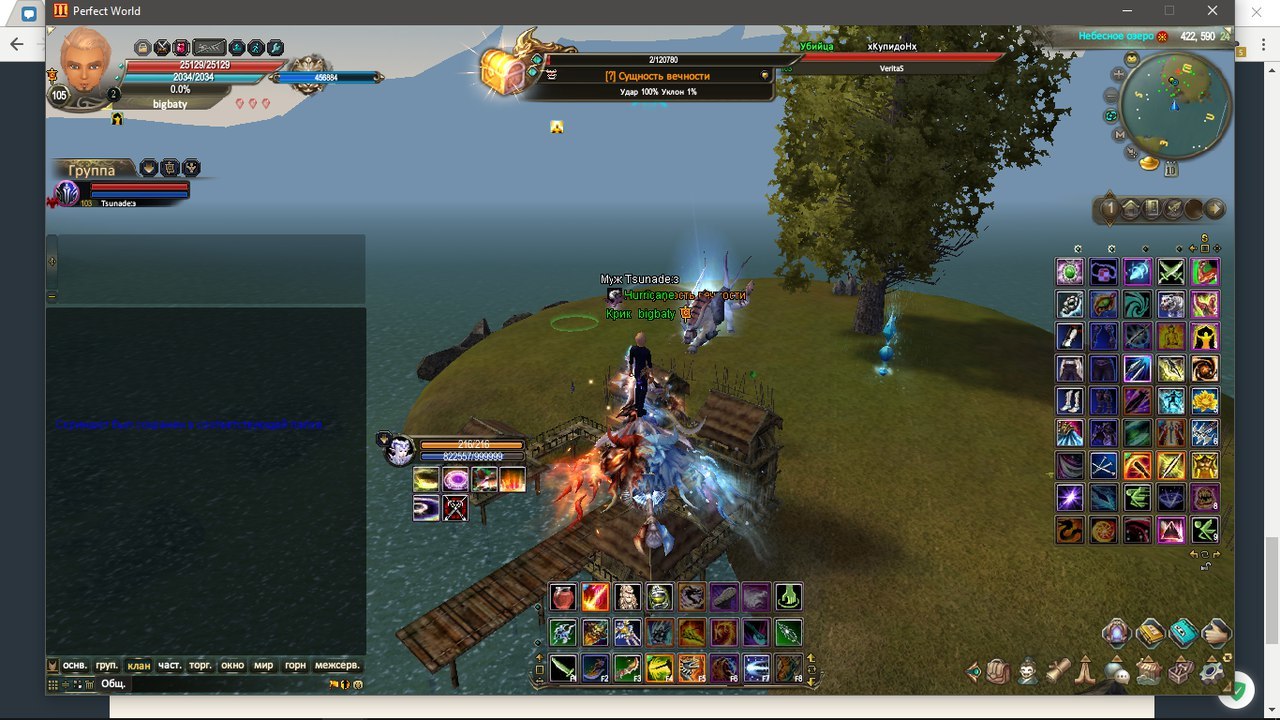Image resolution: width=1280 pixels, height=720 pixels.
Task: Use the red potion hotbar slot
Action: [563, 597]
